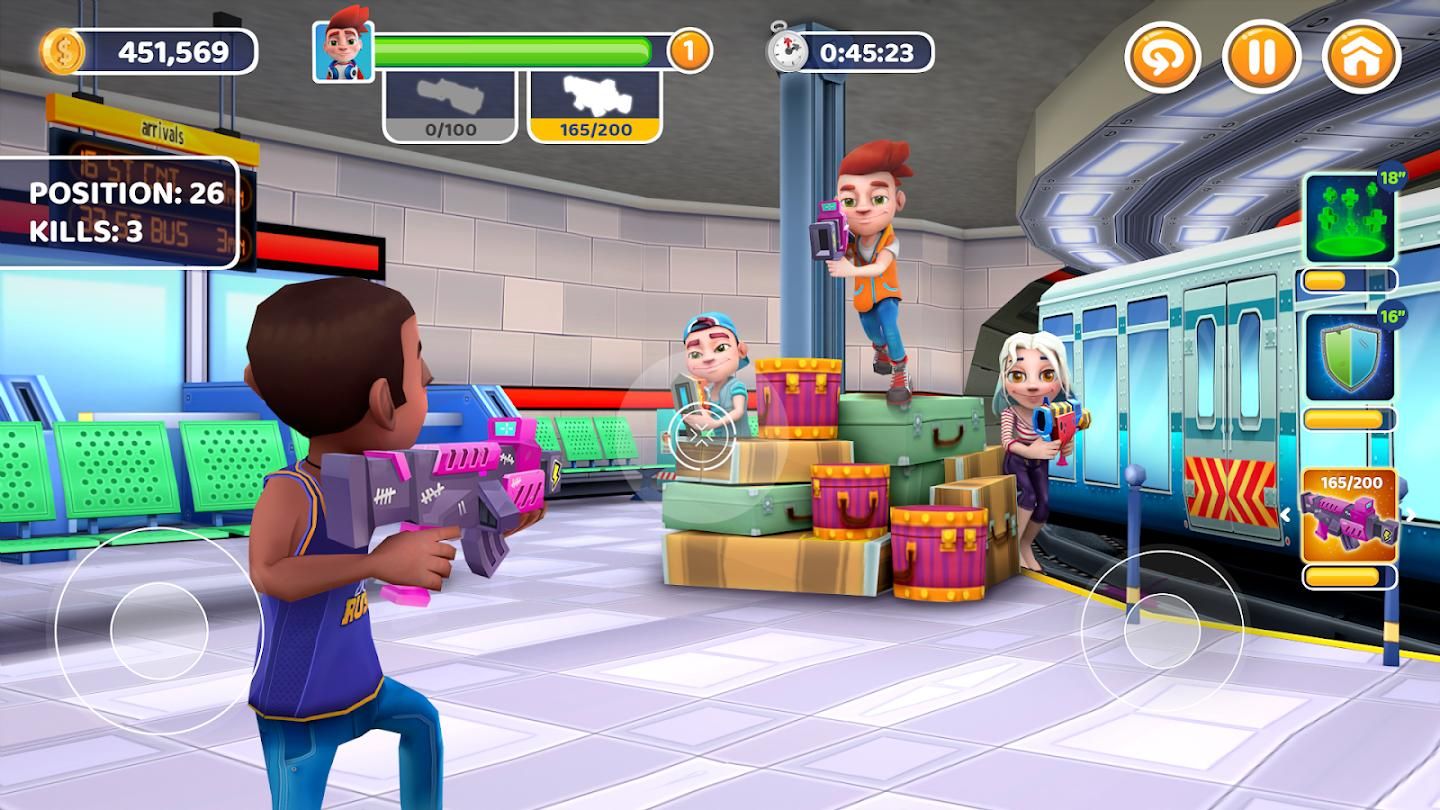Tap the left movement joystick

coord(158,631)
